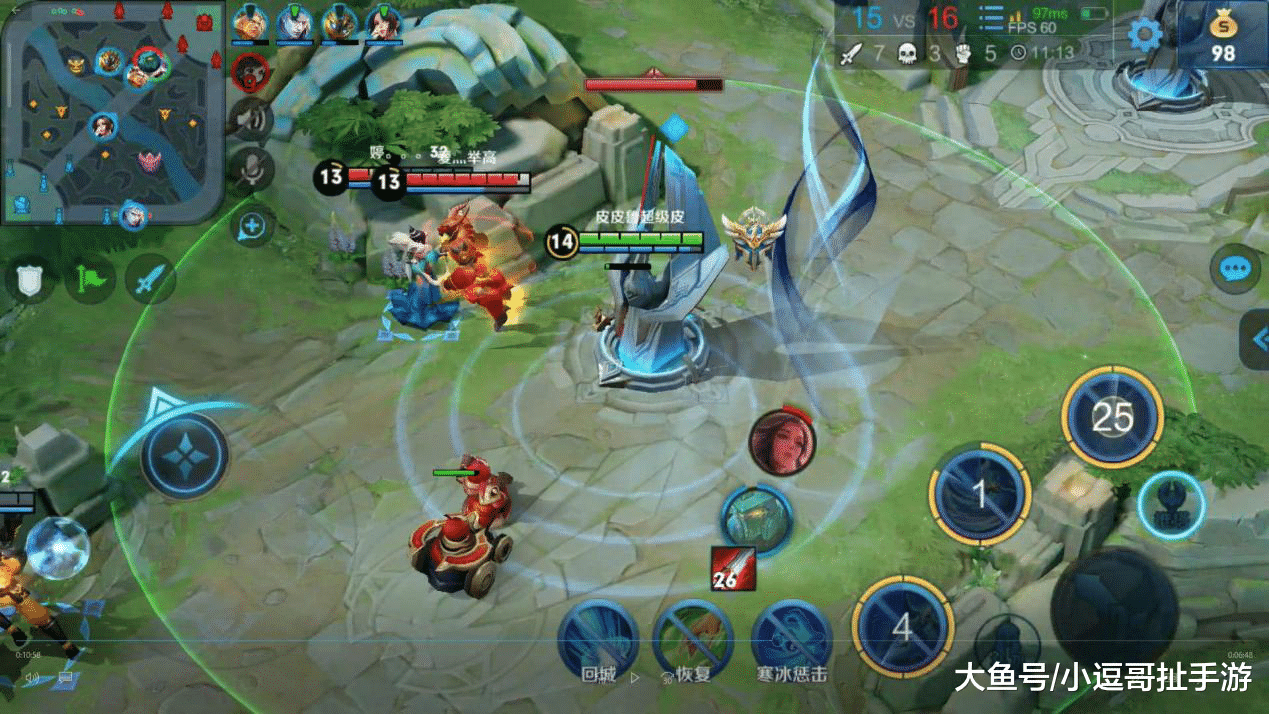The width and height of the screenshot is (1269, 714).
Task: Open the gold coin shop showing 98
Action: 1223,35
